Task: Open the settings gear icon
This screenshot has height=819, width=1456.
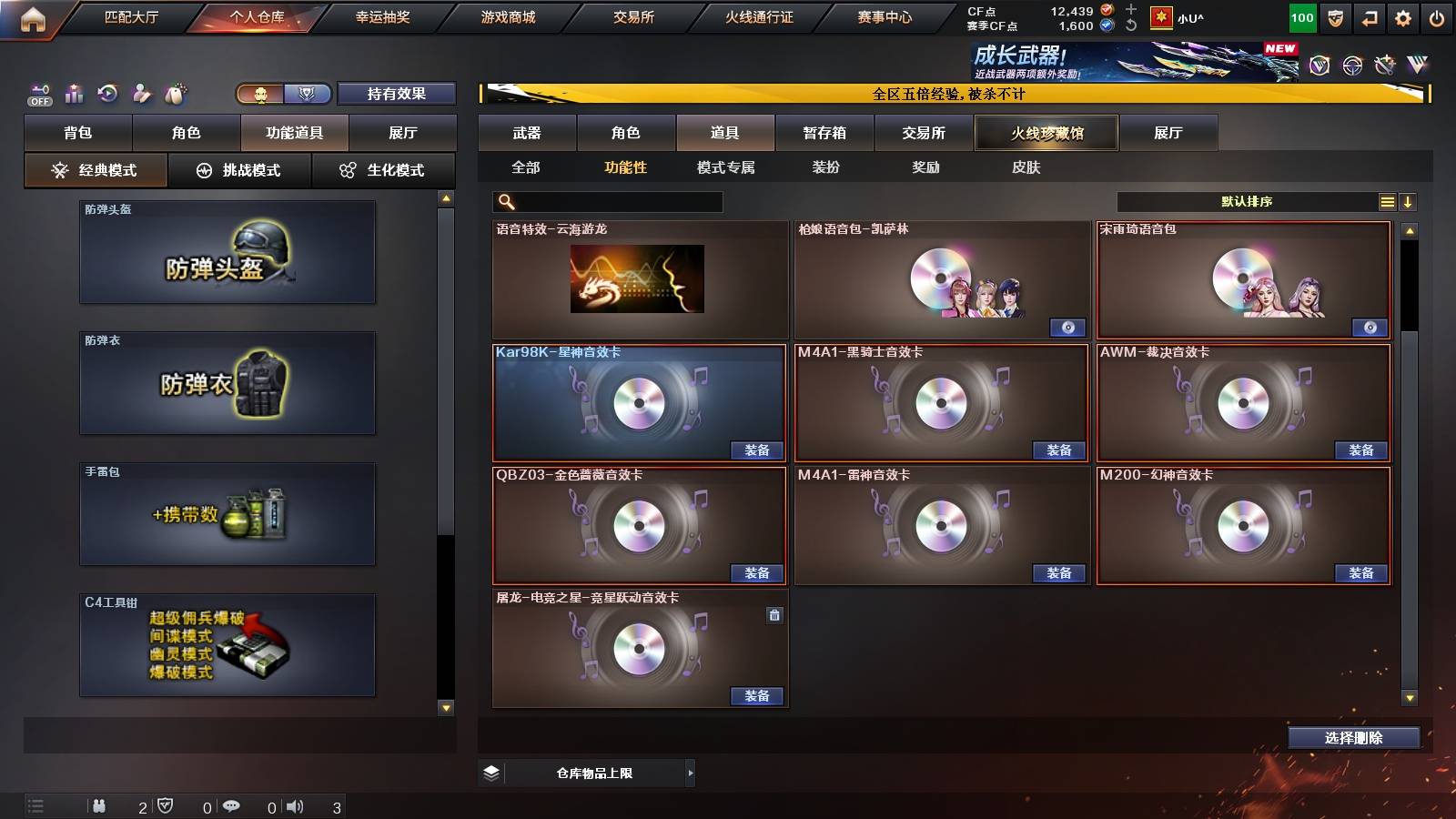Action: click(x=1402, y=16)
